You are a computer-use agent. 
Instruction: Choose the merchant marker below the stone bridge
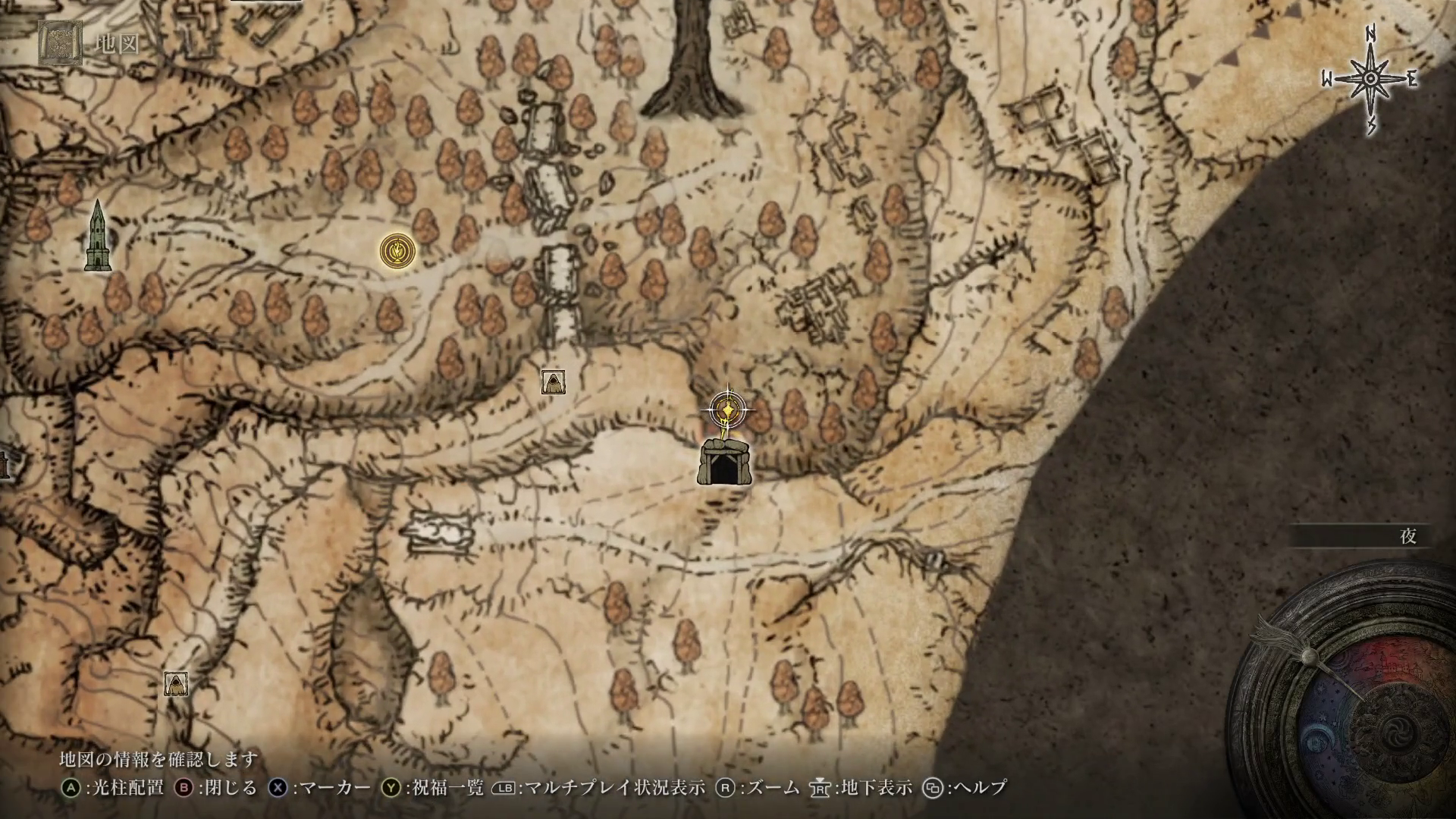click(x=553, y=381)
